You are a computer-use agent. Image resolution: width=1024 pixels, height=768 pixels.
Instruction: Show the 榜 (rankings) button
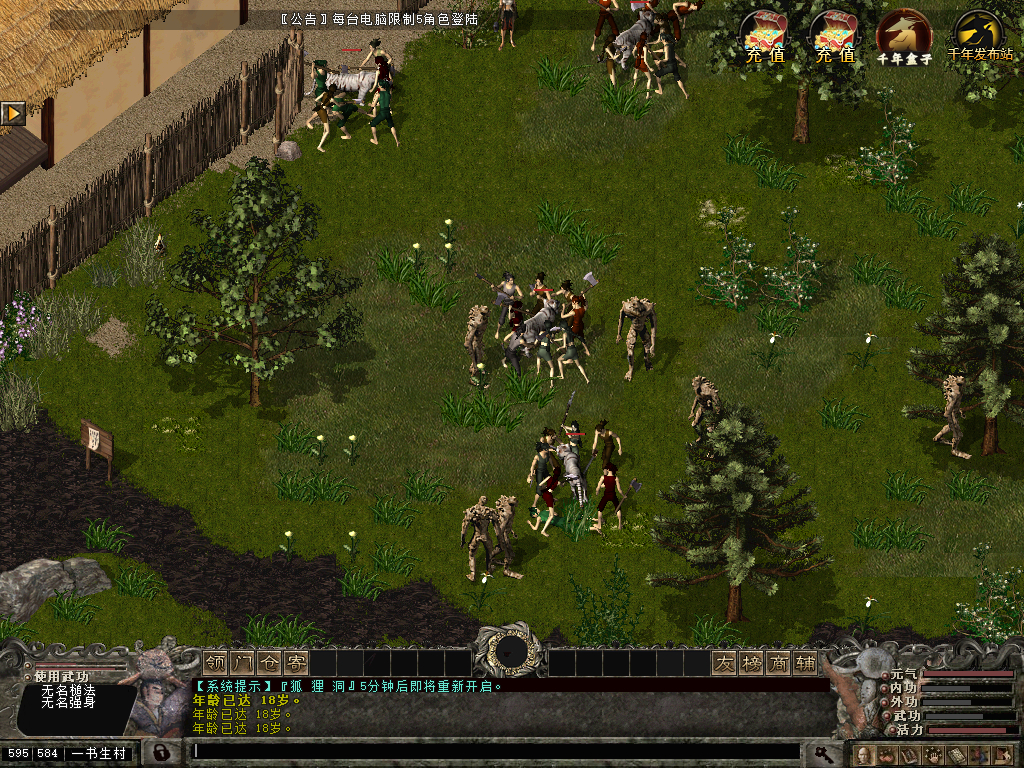click(751, 663)
